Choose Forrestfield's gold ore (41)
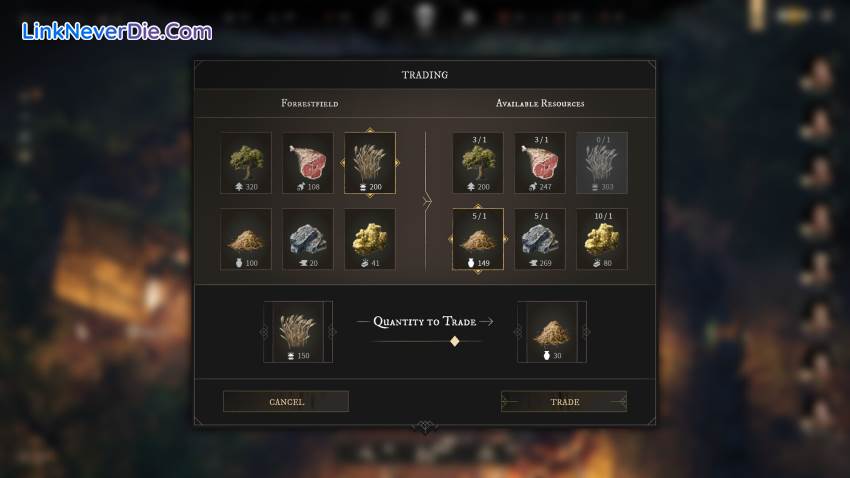Screen dimensions: 850x478 click(x=370, y=239)
